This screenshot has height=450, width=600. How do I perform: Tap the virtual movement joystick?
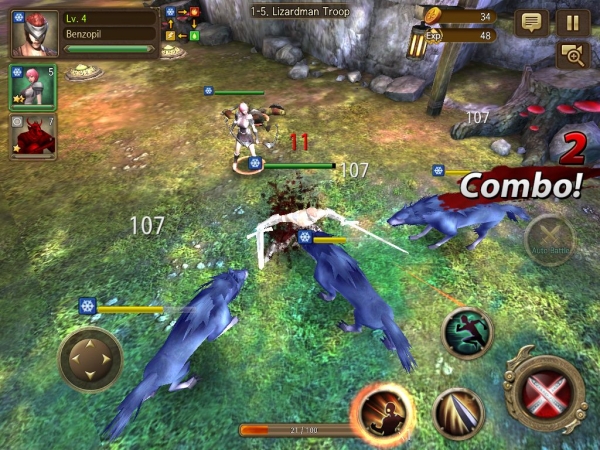[90, 359]
